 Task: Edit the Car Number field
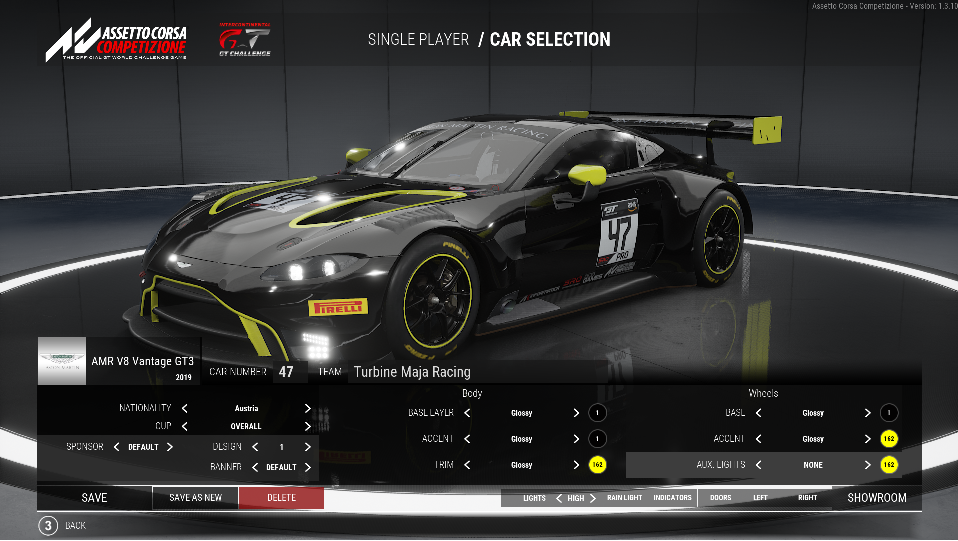(286, 372)
